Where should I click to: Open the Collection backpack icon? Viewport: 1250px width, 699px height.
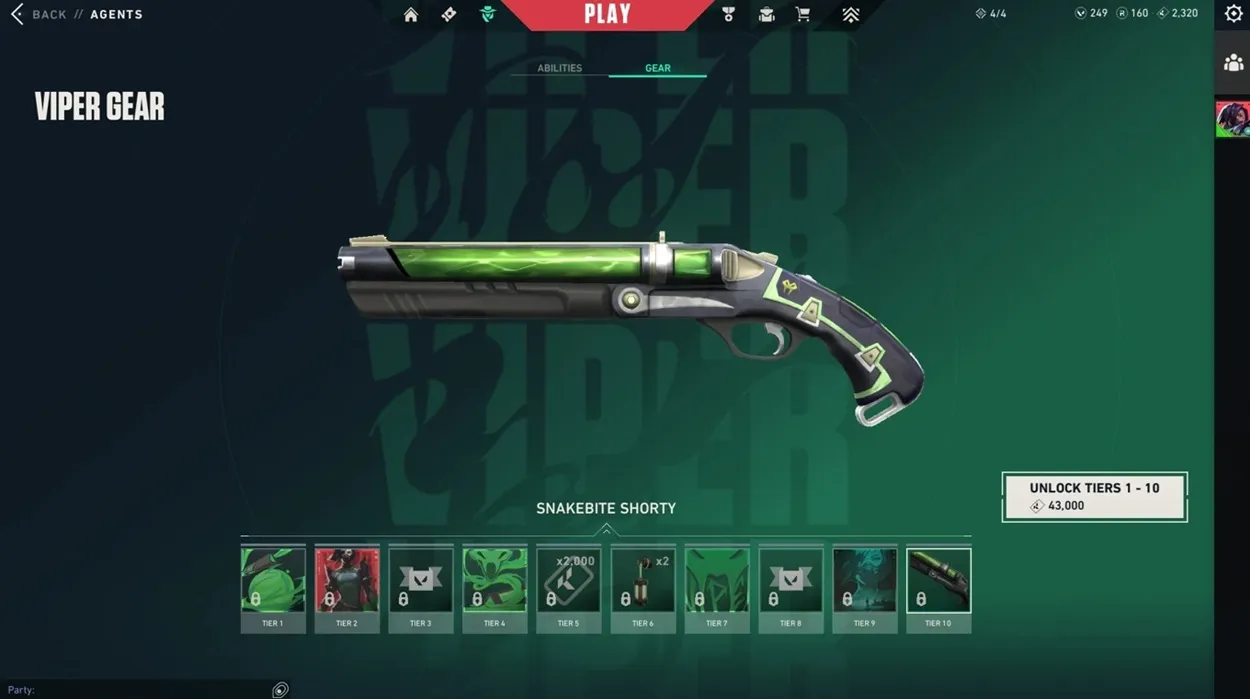click(766, 14)
